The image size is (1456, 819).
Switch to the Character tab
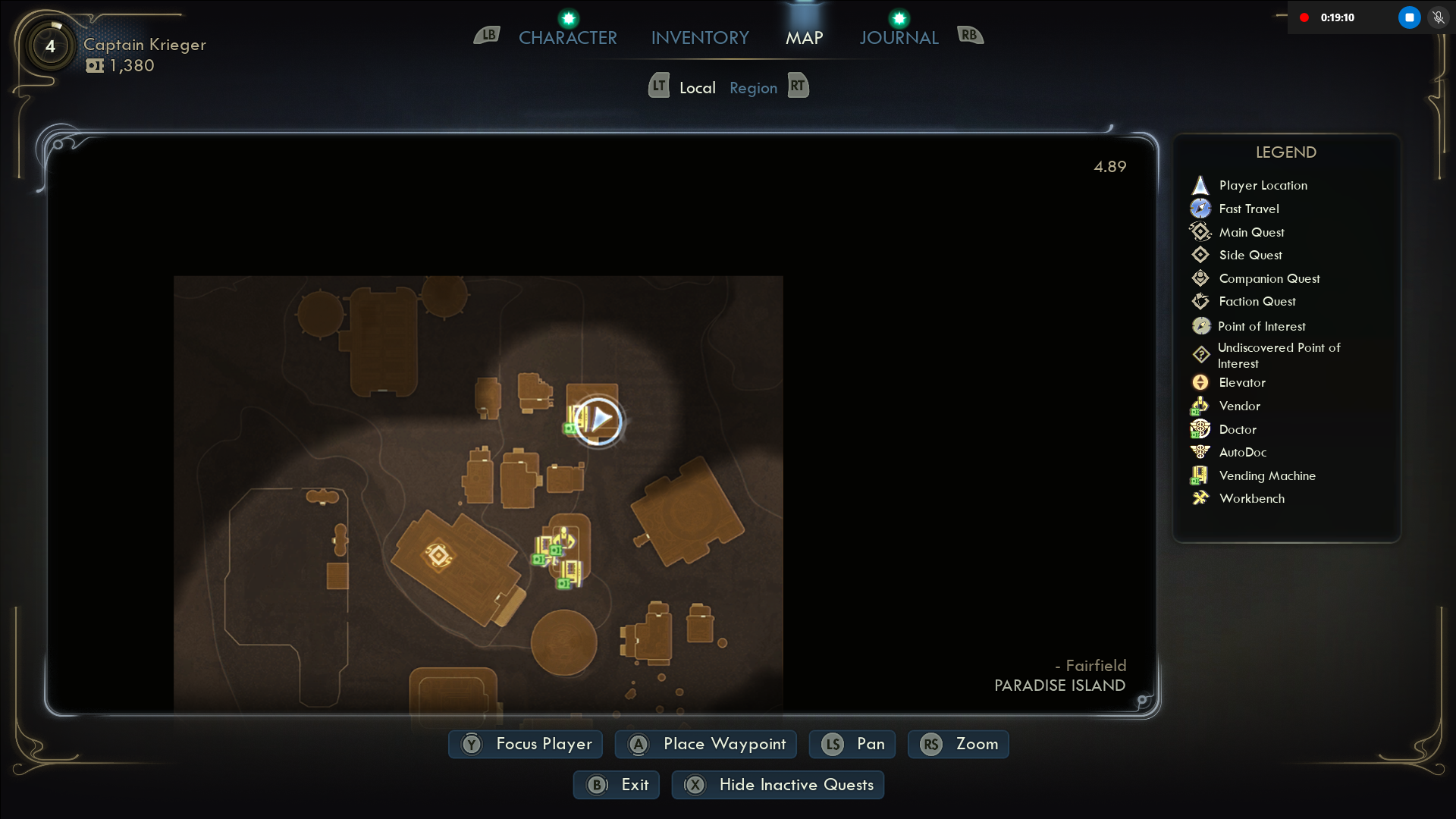pyautogui.click(x=567, y=38)
